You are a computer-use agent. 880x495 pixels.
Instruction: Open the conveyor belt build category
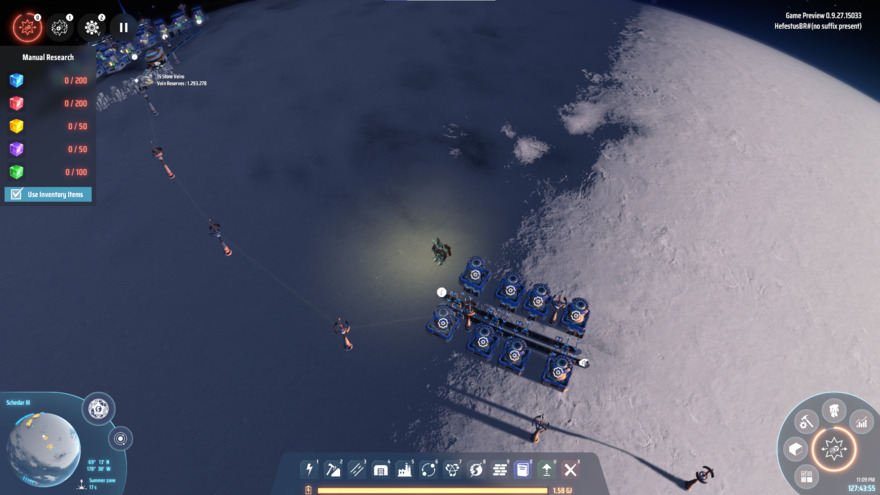(x=357, y=469)
